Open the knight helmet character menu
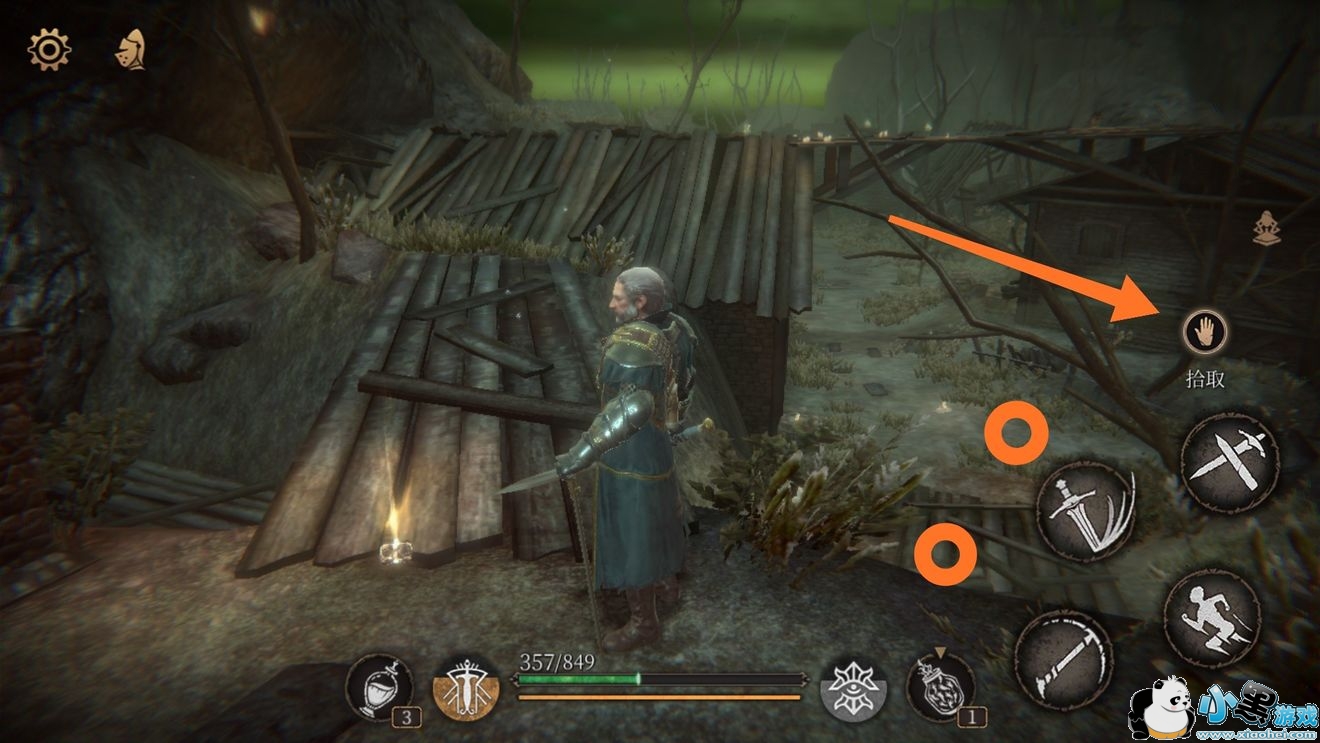This screenshot has height=743, width=1320. tap(131, 49)
